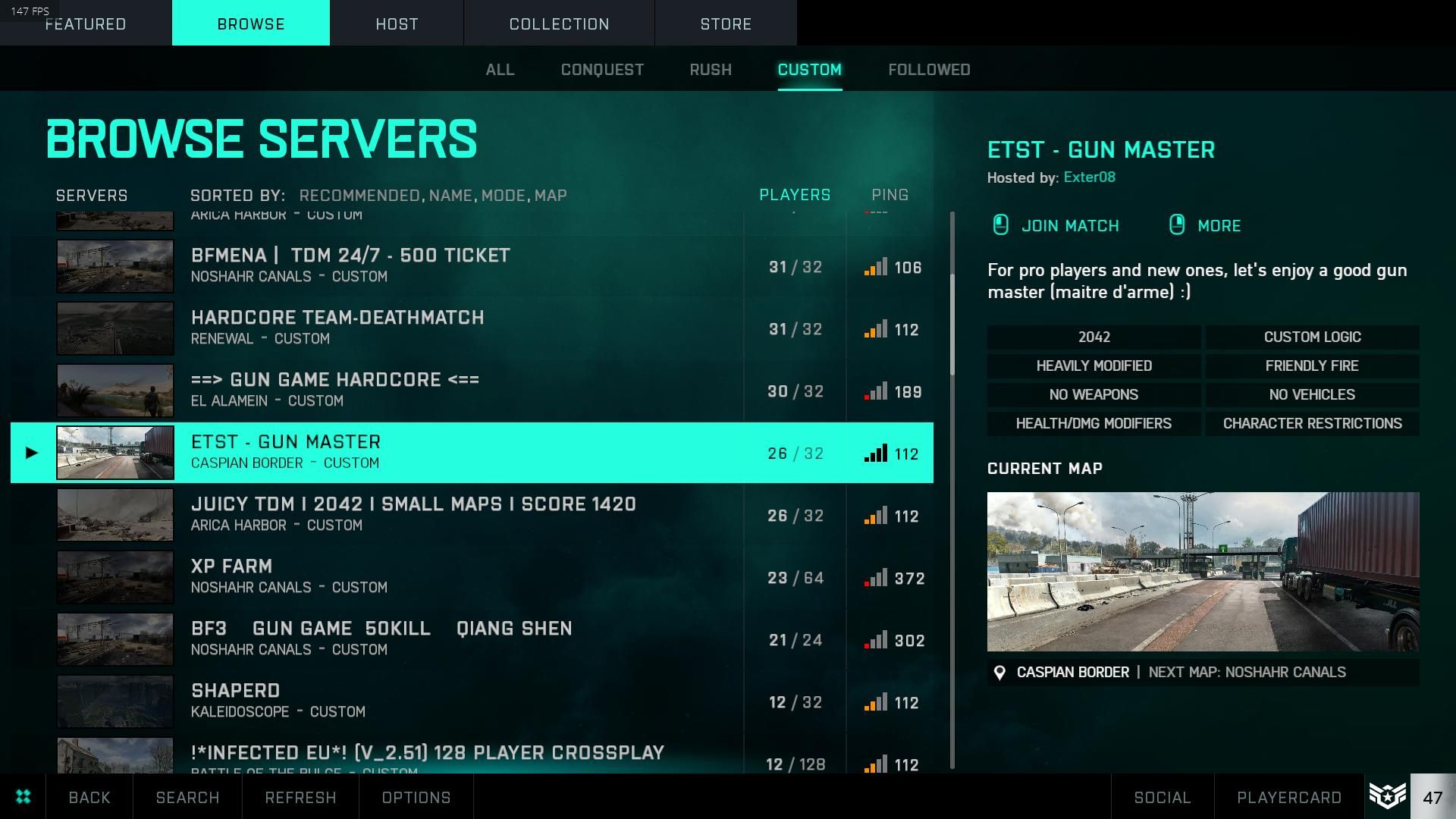The image size is (1456, 819).
Task: Open the Store tab
Action: (726, 24)
